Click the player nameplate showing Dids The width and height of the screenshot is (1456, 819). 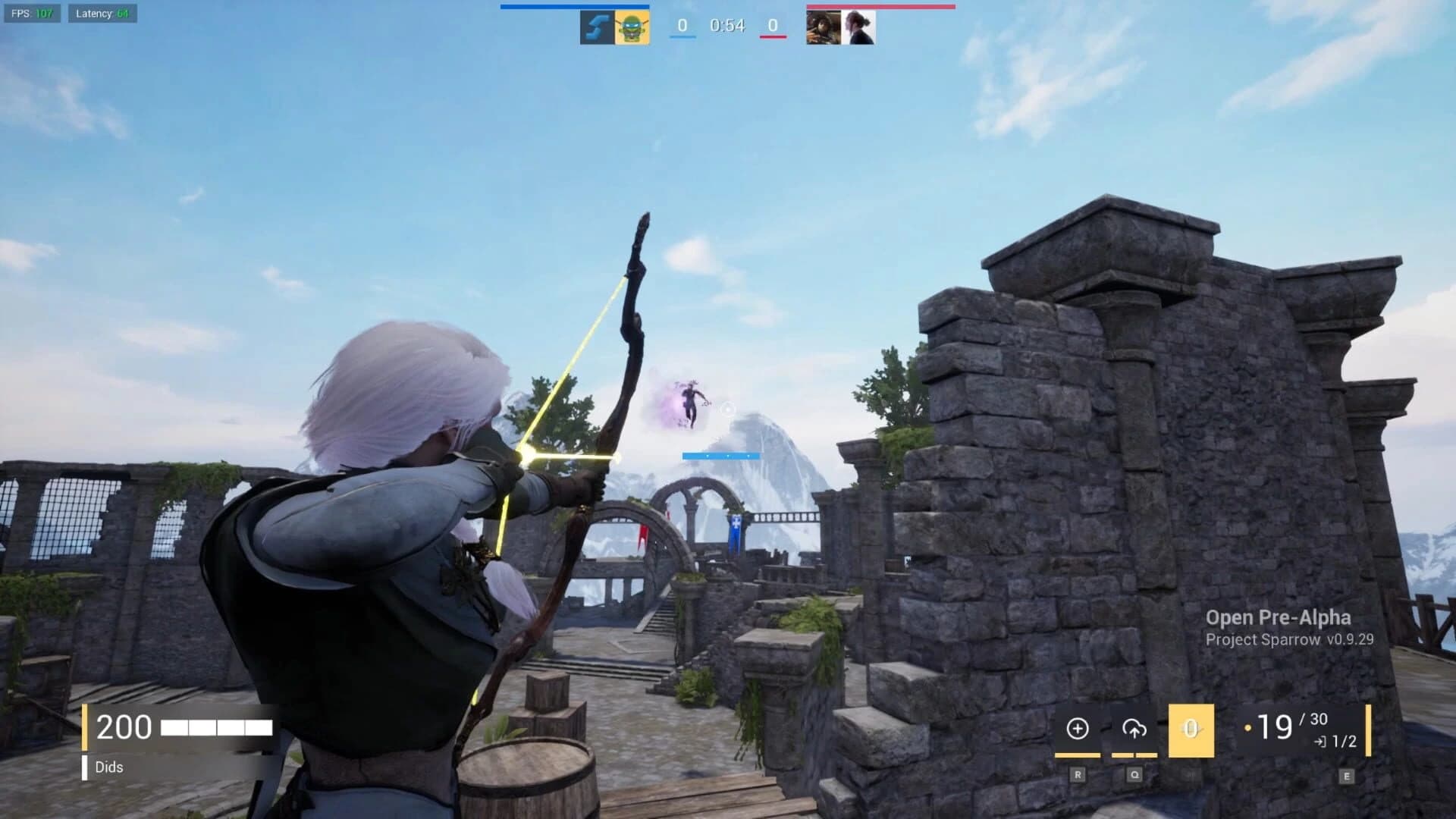click(110, 767)
